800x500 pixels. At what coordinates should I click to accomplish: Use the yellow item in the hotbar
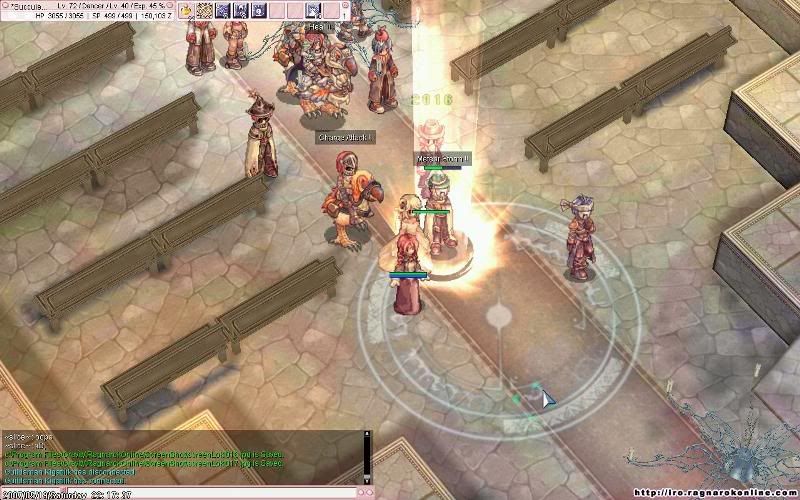tap(187, 10)
